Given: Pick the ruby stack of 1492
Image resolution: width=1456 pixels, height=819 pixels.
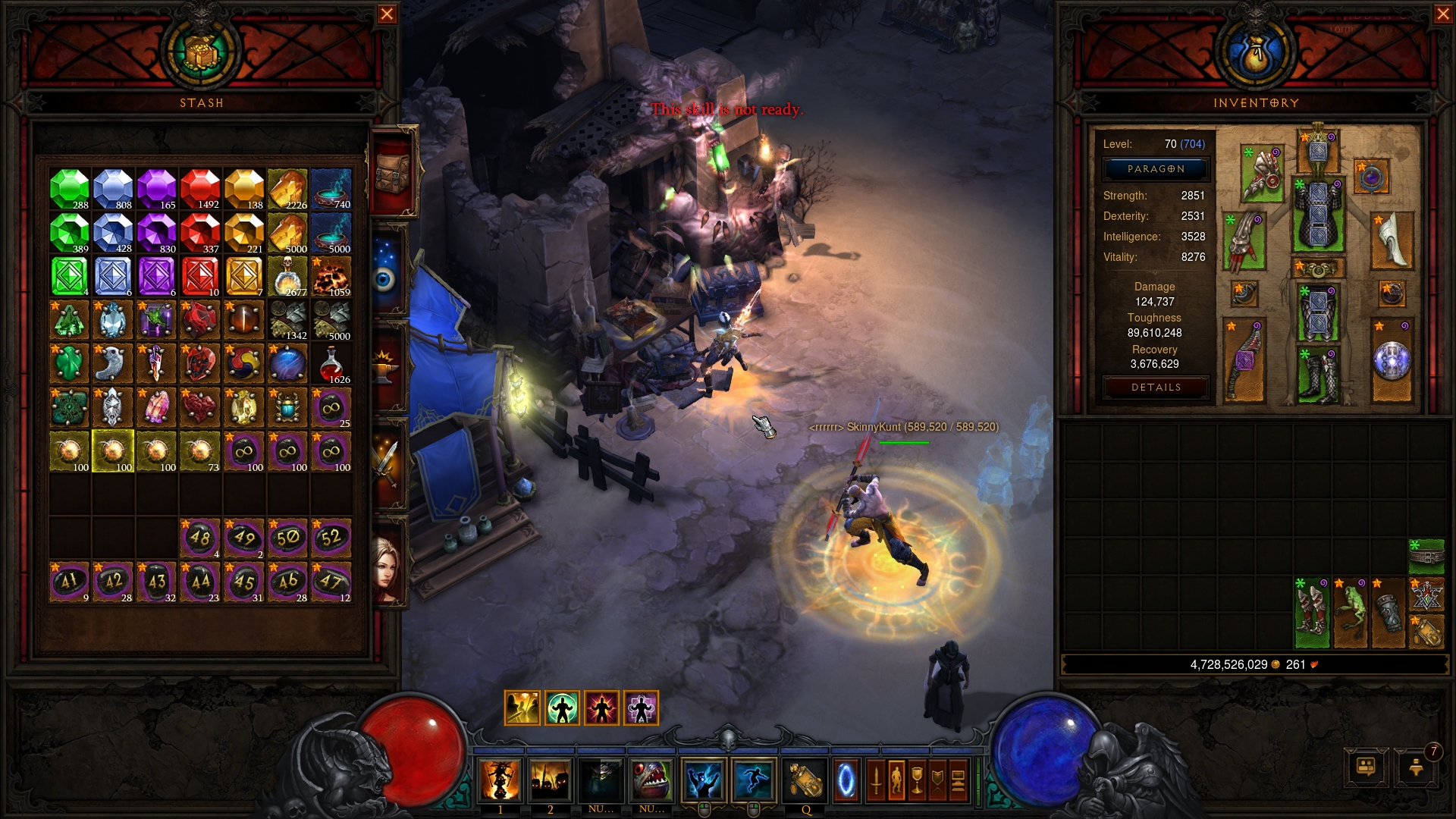Looking at the screenshot, I should coord(200,189).
